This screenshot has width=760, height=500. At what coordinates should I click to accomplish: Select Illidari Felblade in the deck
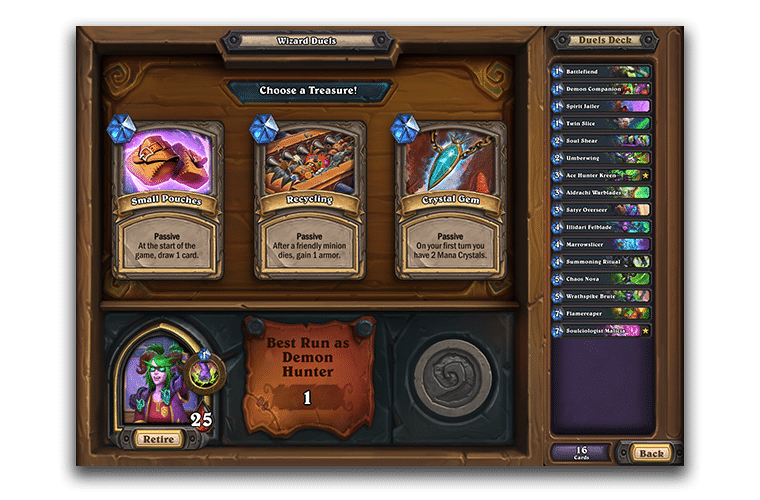point(601,227)
